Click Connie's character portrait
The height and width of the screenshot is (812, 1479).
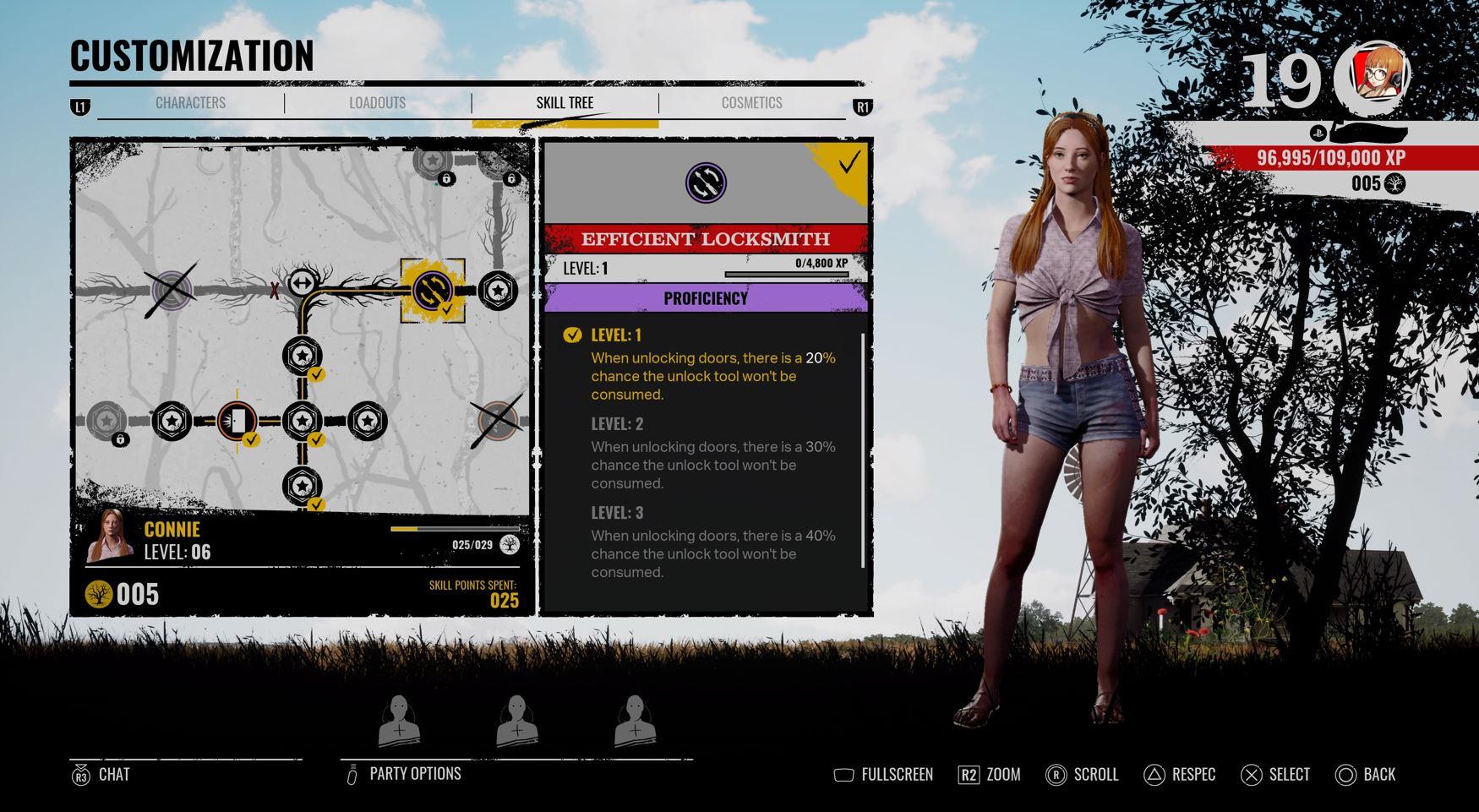click(x=111, y=537)
